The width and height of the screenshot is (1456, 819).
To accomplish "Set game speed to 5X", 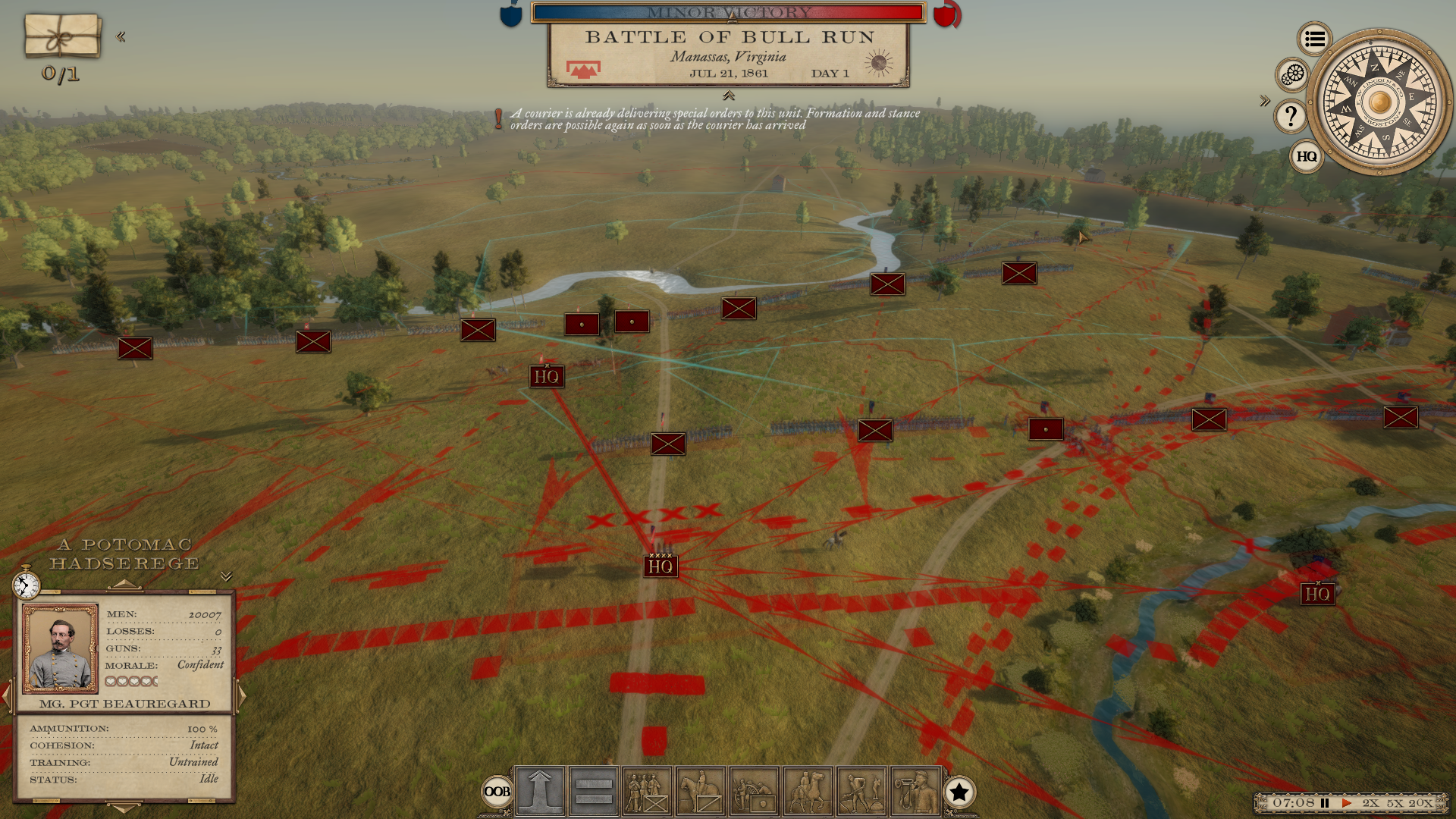I will click(x=1395, y=803).
